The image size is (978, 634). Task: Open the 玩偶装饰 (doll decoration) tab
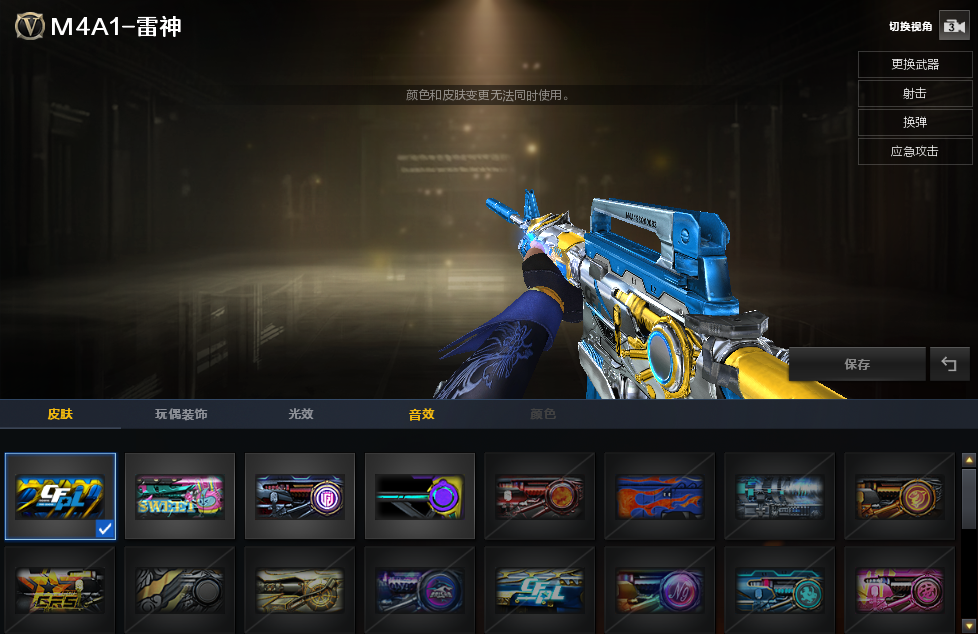coord(181,414)
